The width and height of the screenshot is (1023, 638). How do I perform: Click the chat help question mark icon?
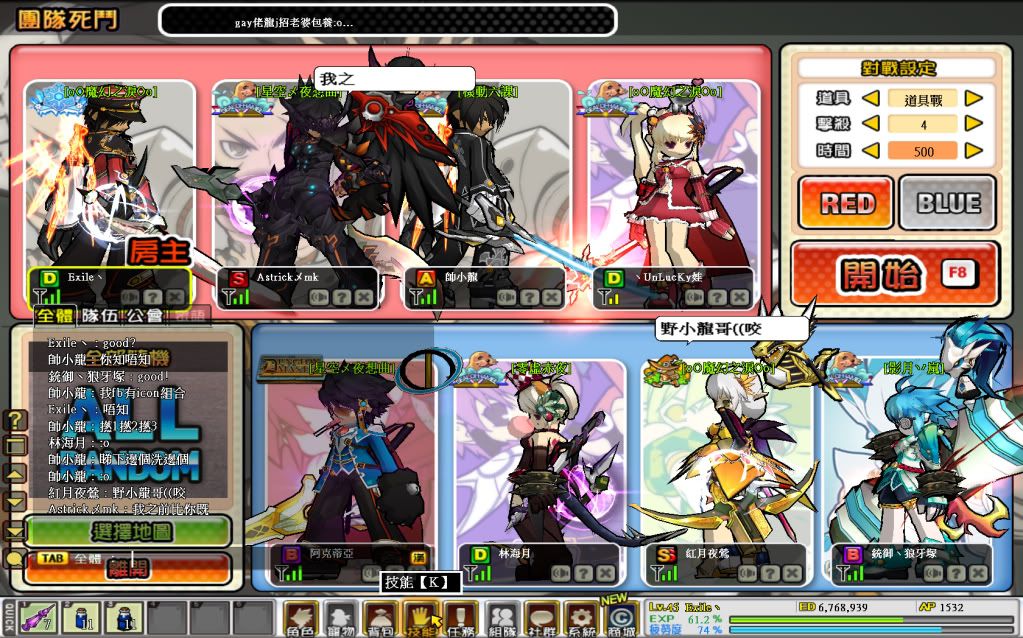pyautogui.click(x=16, y=419)
